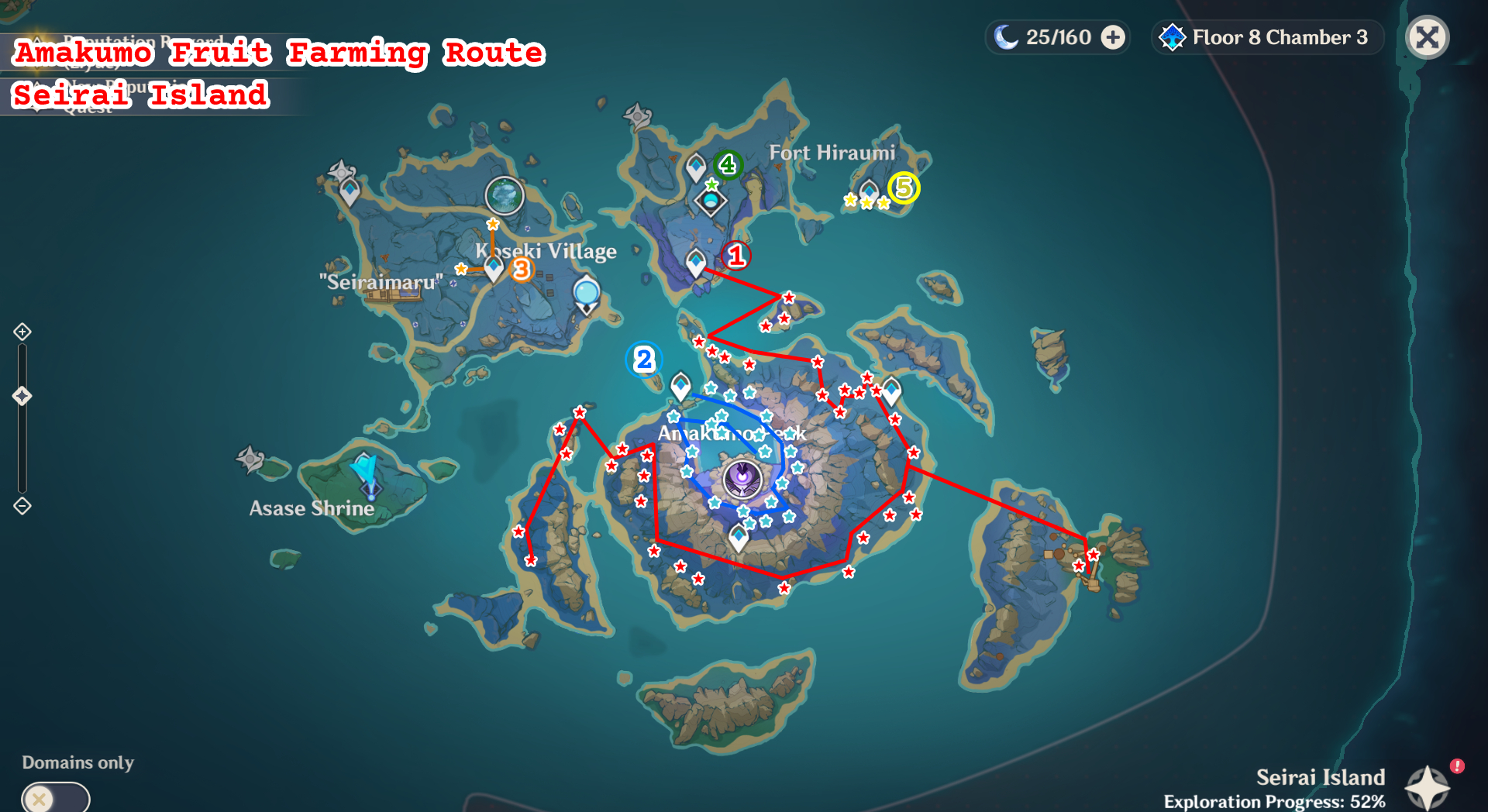1488x812 pixels.
Task: Click the domain icon below green marker 4
Action: point(709,201)
